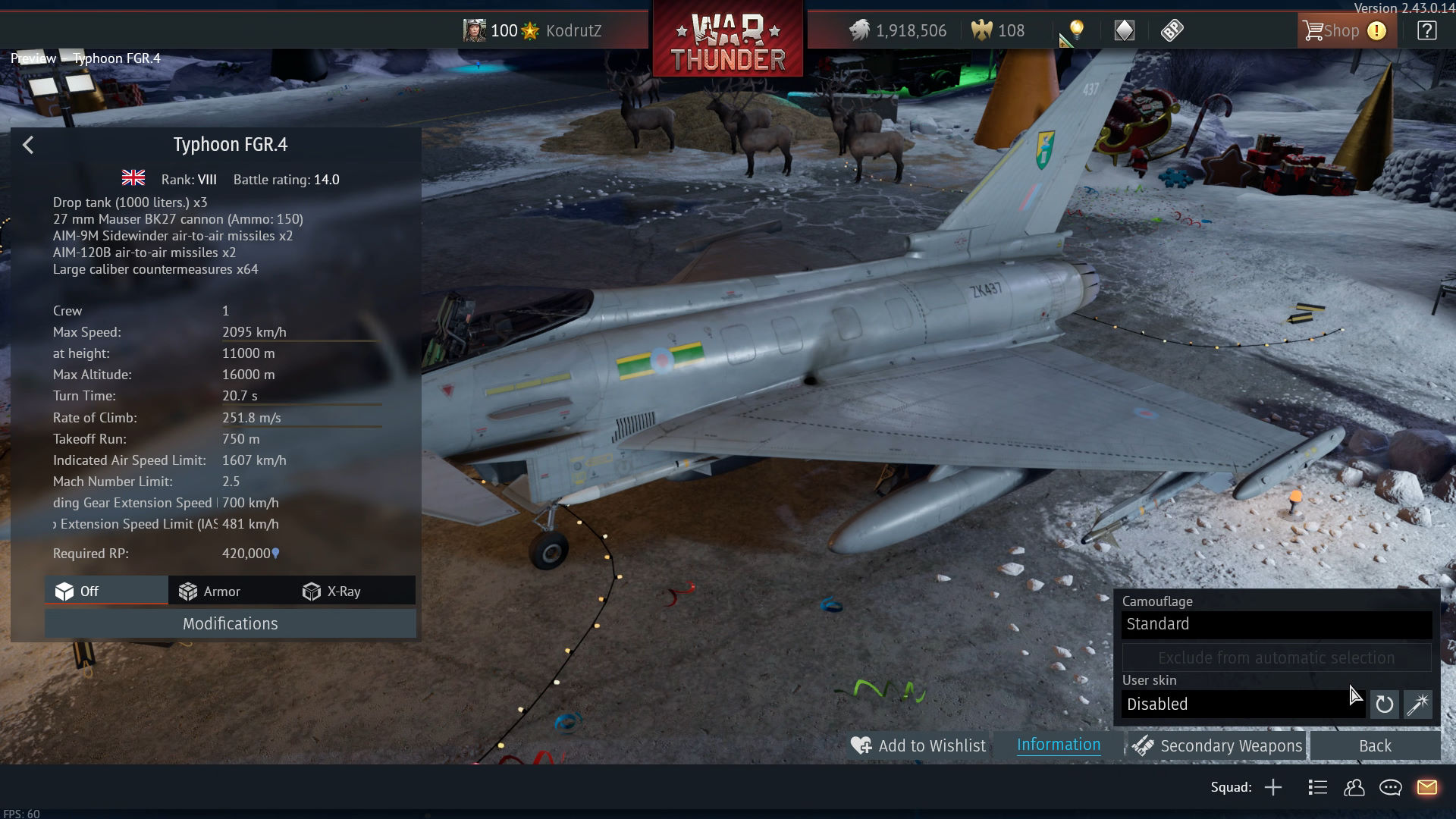Click the magic wand skin icon
Screen dimensions: 1456x819
(x=1417, y=704)
